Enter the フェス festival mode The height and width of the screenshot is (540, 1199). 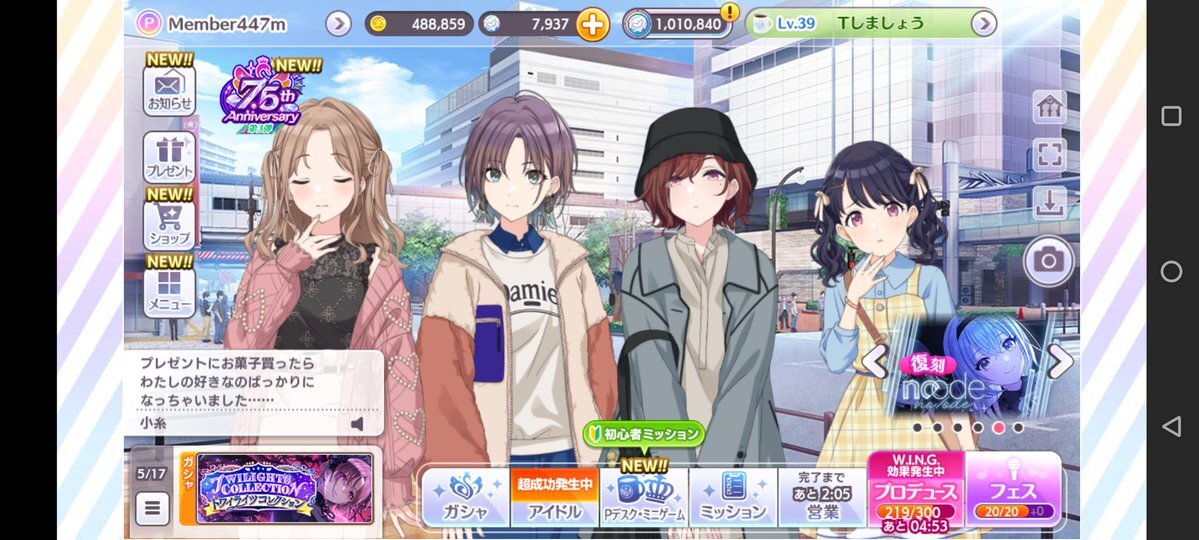click(1014, 490)
